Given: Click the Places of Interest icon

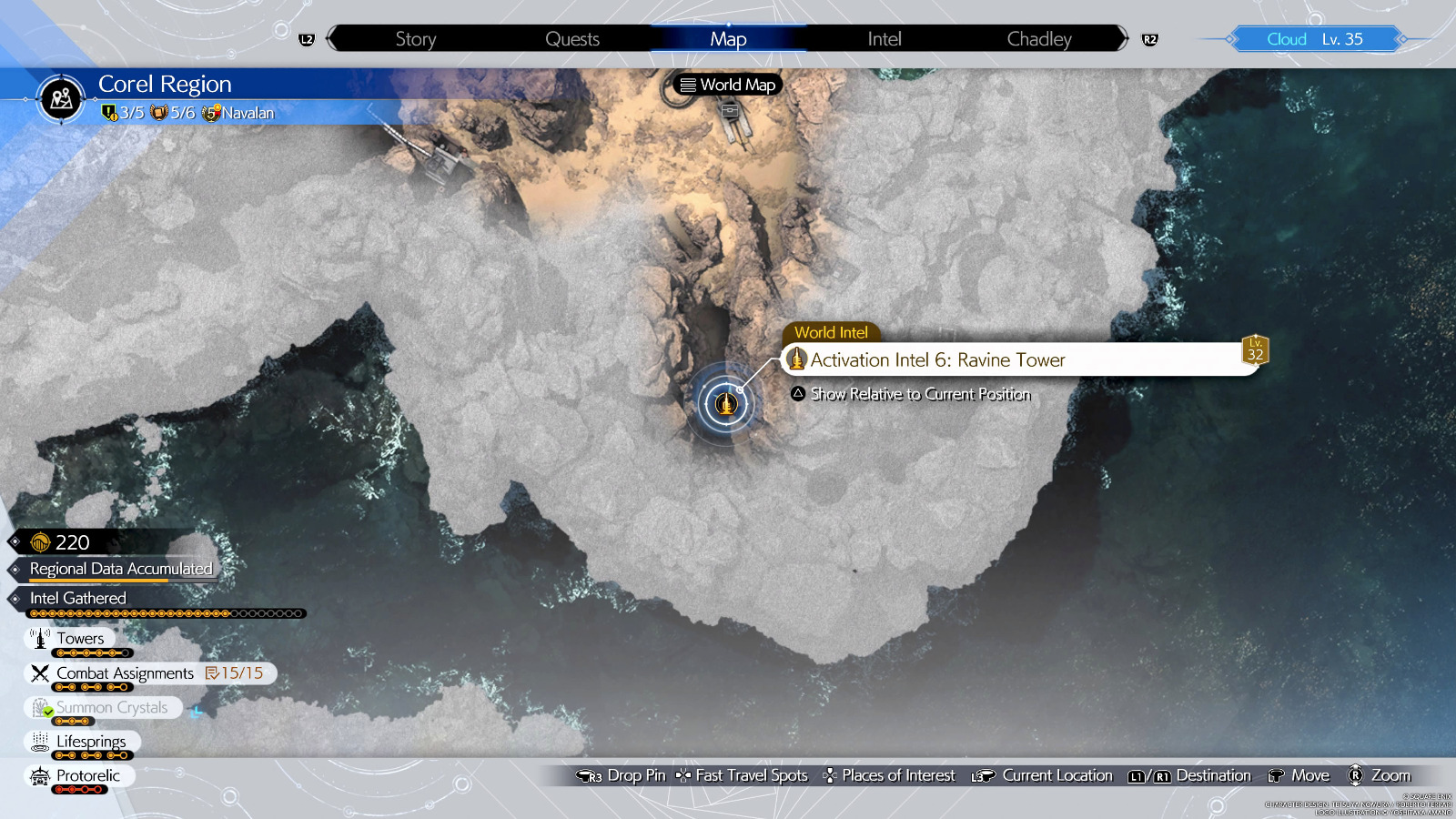Looking at the screenshot, I should tap(829, 775).
